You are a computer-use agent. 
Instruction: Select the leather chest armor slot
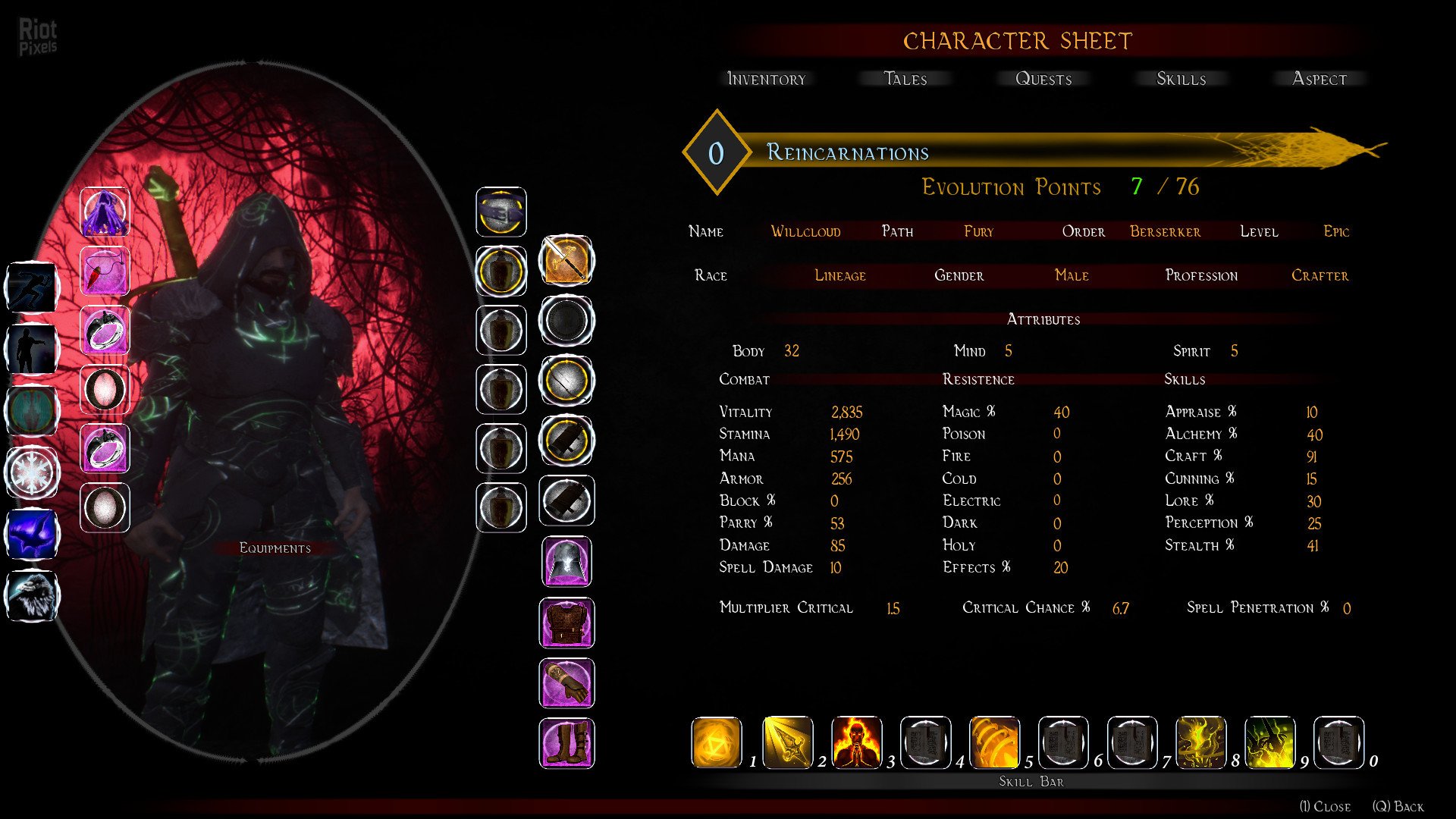tap(566, 623)
